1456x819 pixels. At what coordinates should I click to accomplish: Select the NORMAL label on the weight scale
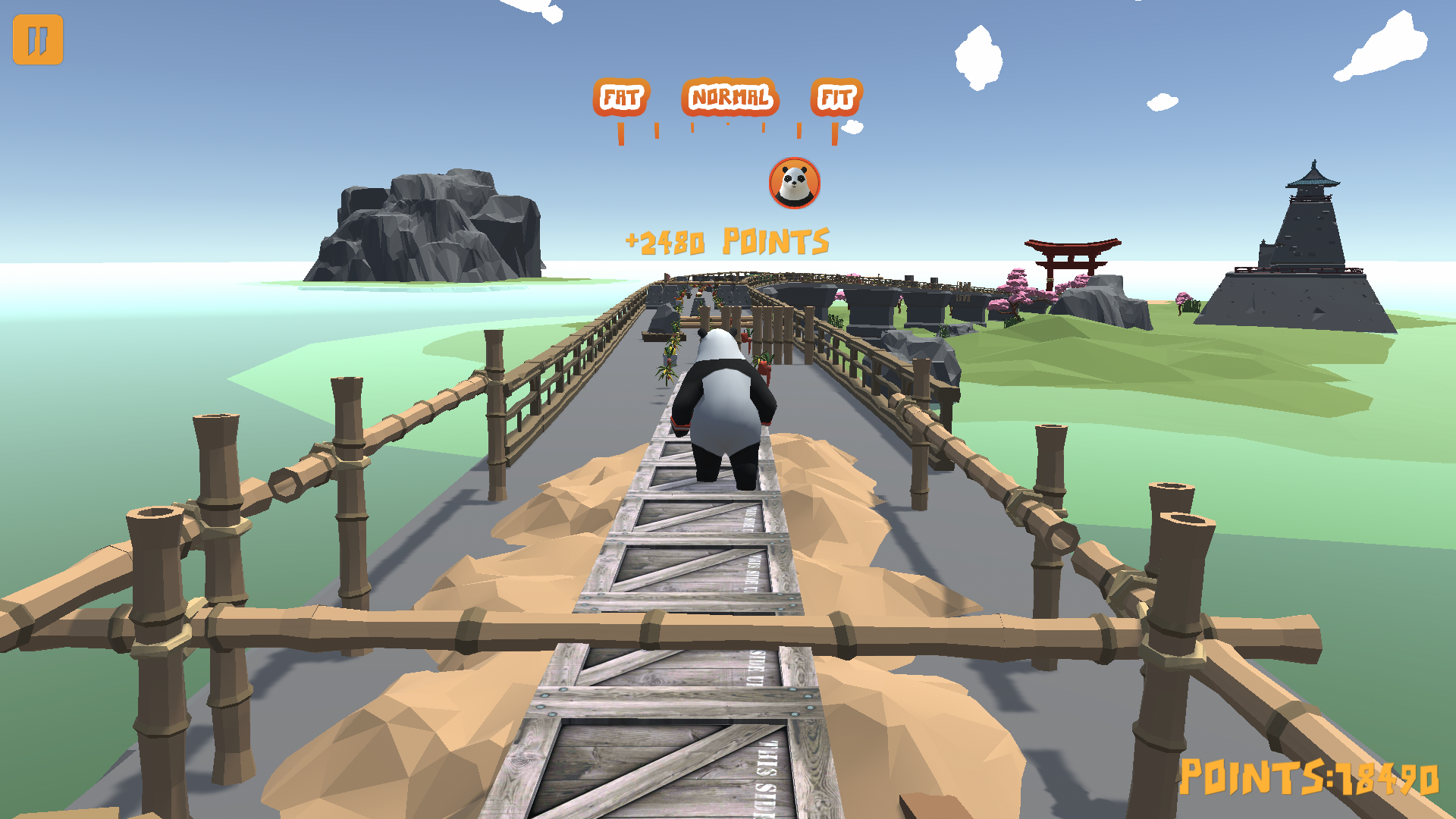pyautogui.click(x=730, y=97)
